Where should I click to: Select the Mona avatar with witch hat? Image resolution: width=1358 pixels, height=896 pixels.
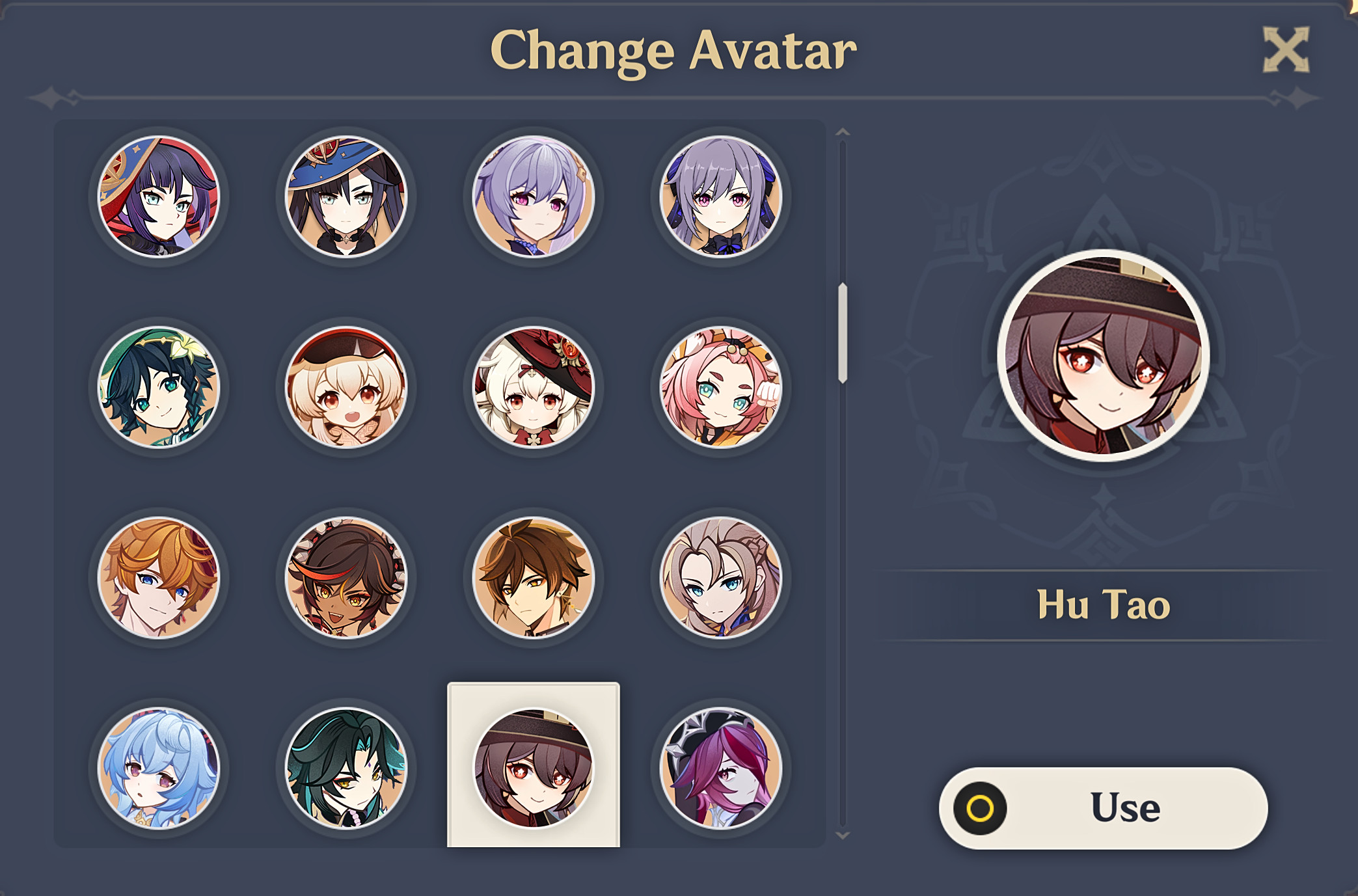click(x=345, y=198)
